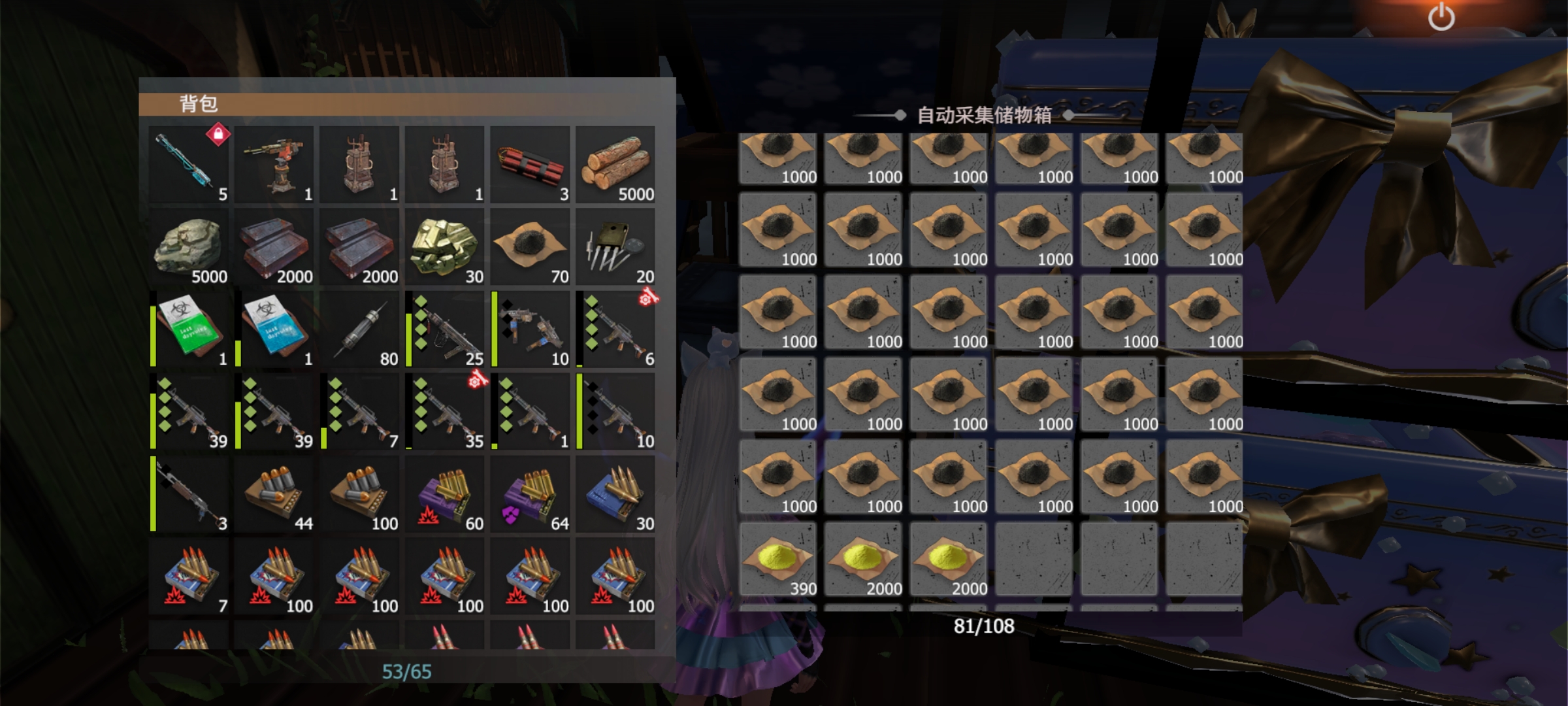Take the 390 sulfur stack from storage
This screenshot has width=1568, height=706.
pos(777,560)
